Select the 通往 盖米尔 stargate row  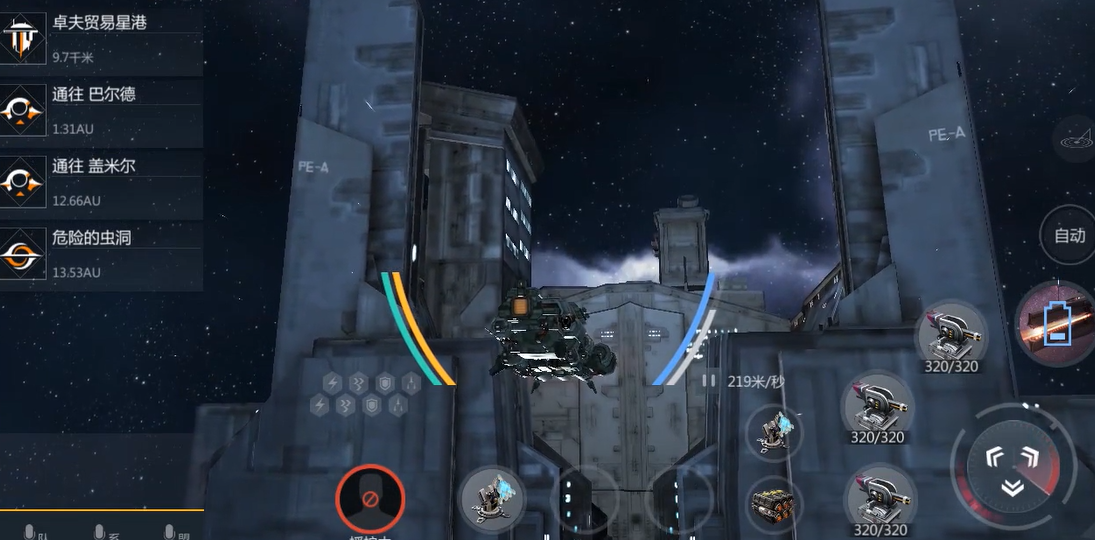(x=100, y=182)
